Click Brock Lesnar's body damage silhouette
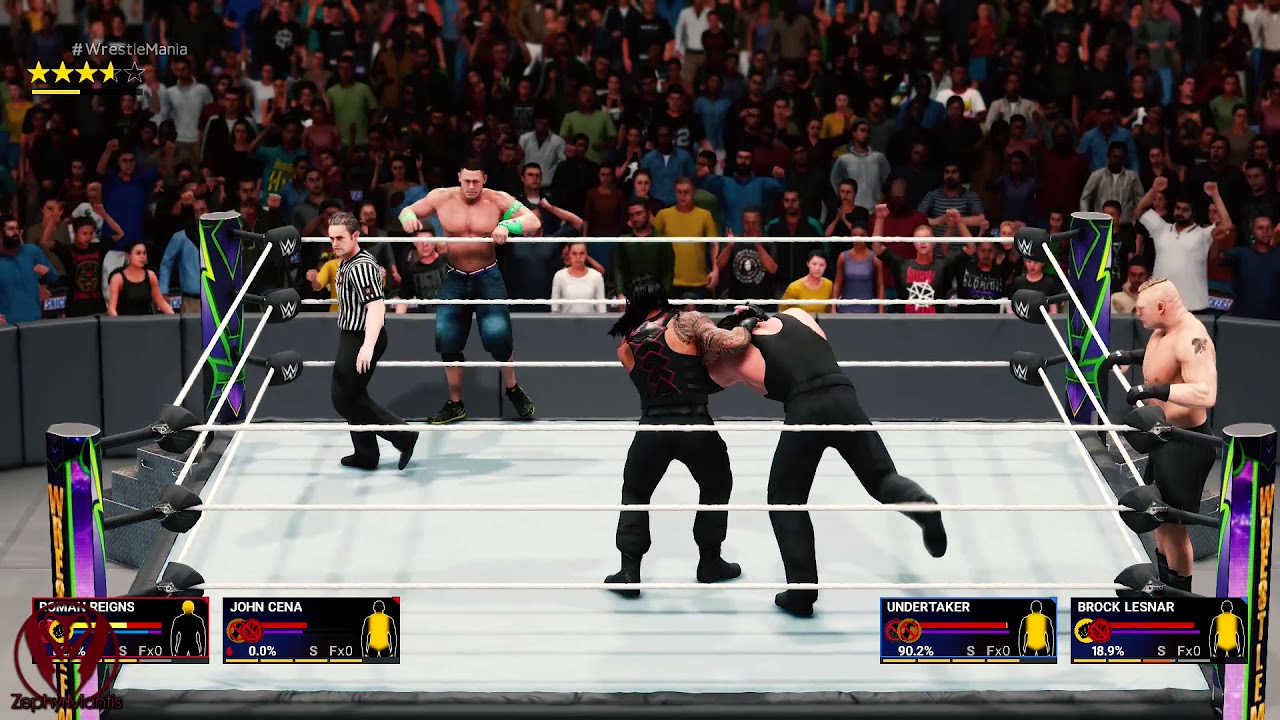The width and height of the screenshot is (1280, 720). [x=1226, y=632]
